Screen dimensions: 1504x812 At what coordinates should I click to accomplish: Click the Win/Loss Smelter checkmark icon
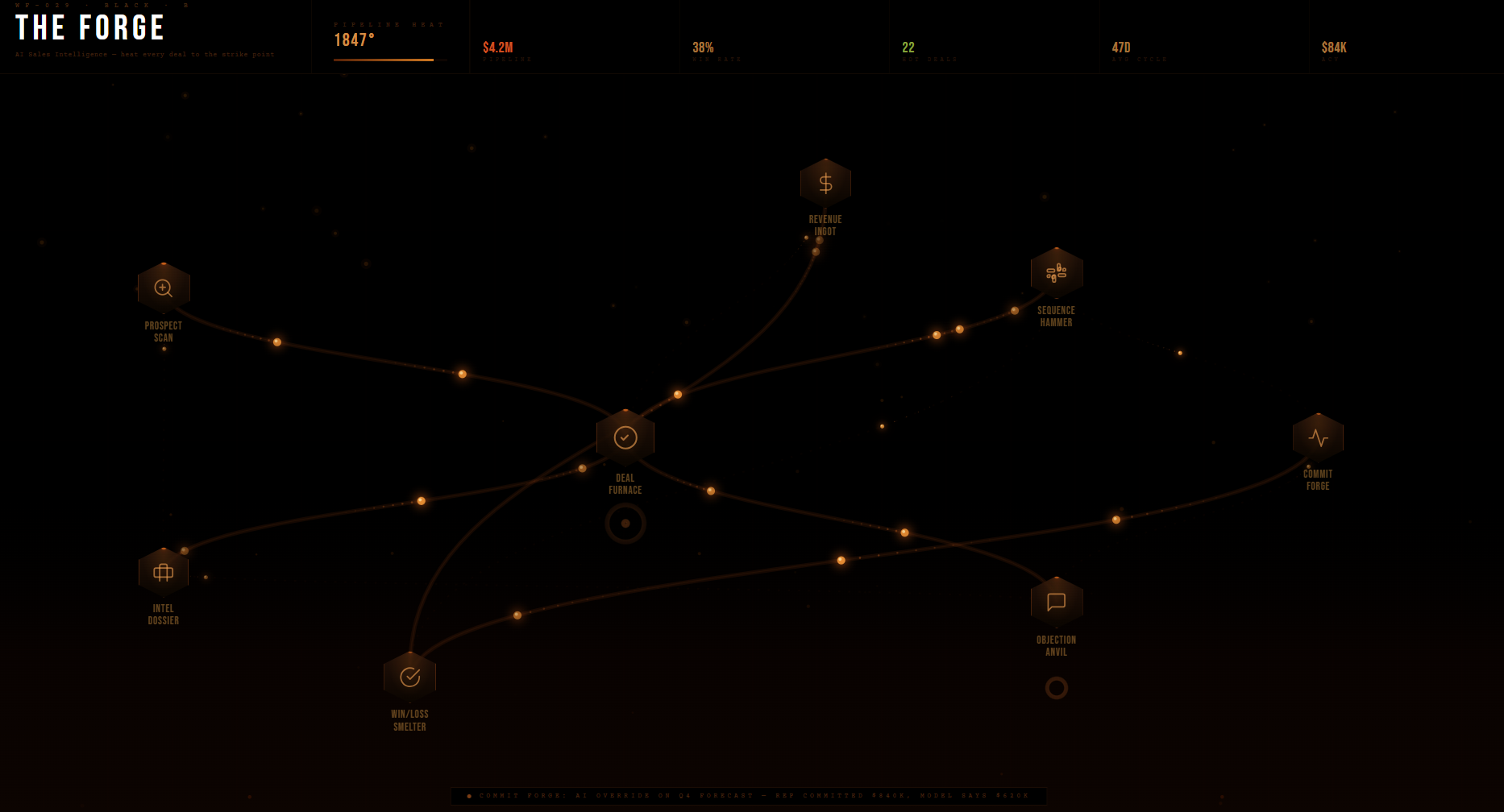click(x=411, y=676)
